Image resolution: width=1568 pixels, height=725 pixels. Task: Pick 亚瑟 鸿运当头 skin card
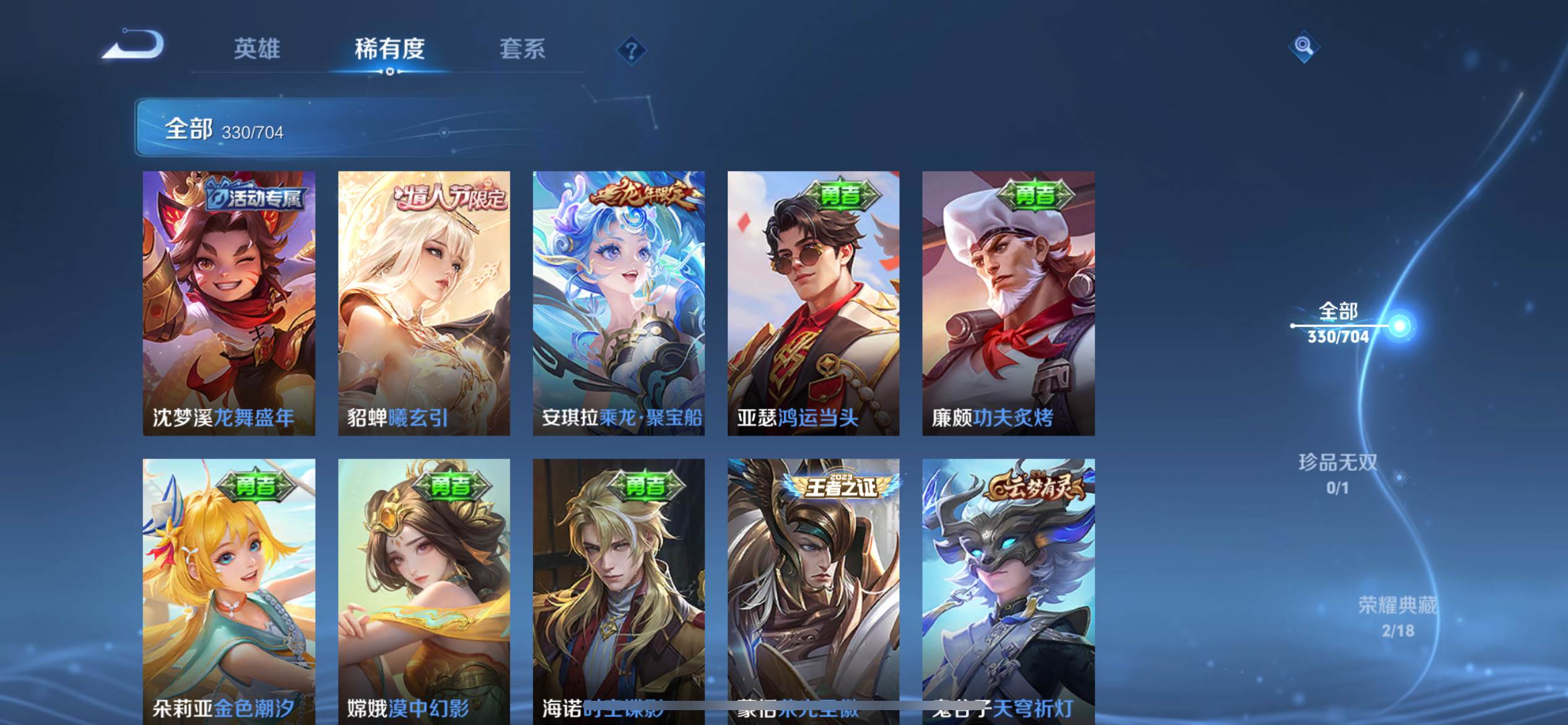point(813,303)
